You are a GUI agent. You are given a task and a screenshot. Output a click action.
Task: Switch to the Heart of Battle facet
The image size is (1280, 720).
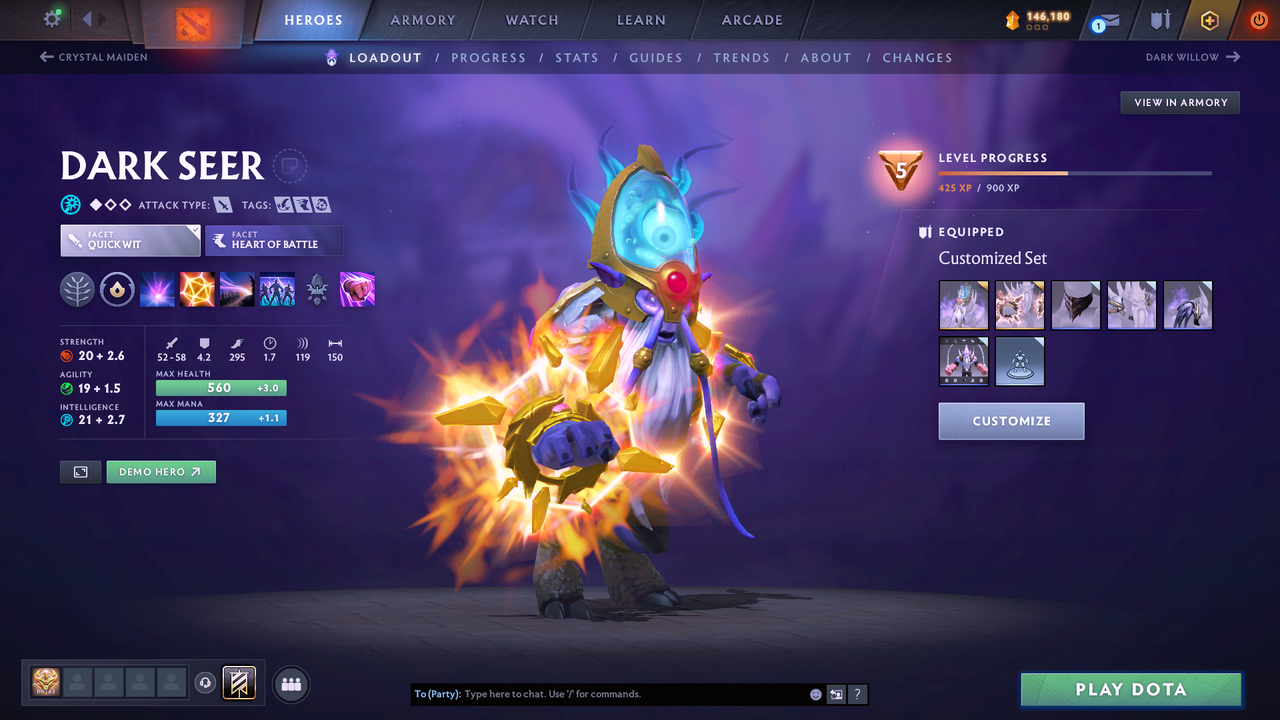(x=274, y=240)
